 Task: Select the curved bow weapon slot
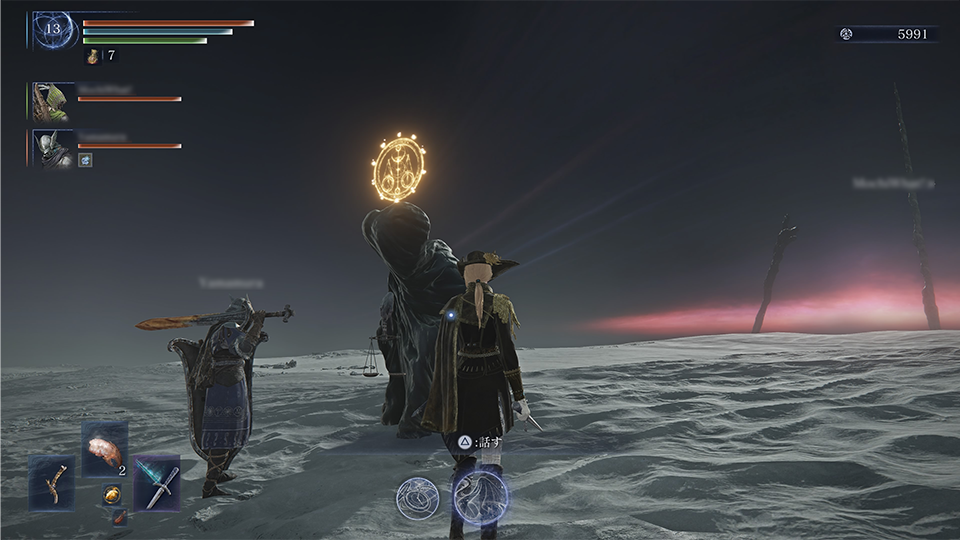click(x=51, y=482)
